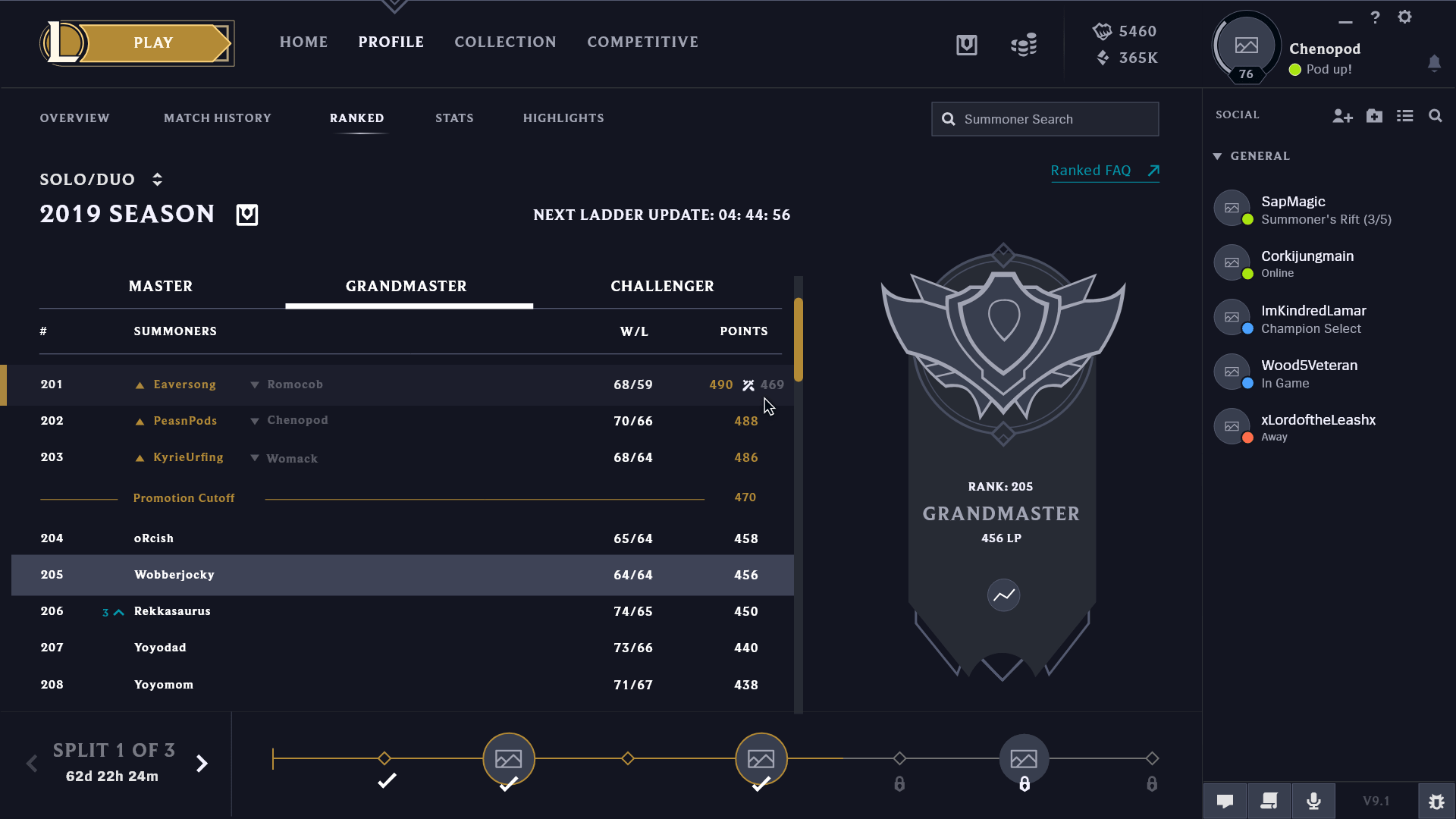
Task: Select the Add Friend icon
Action: (x=1343, y=115)
